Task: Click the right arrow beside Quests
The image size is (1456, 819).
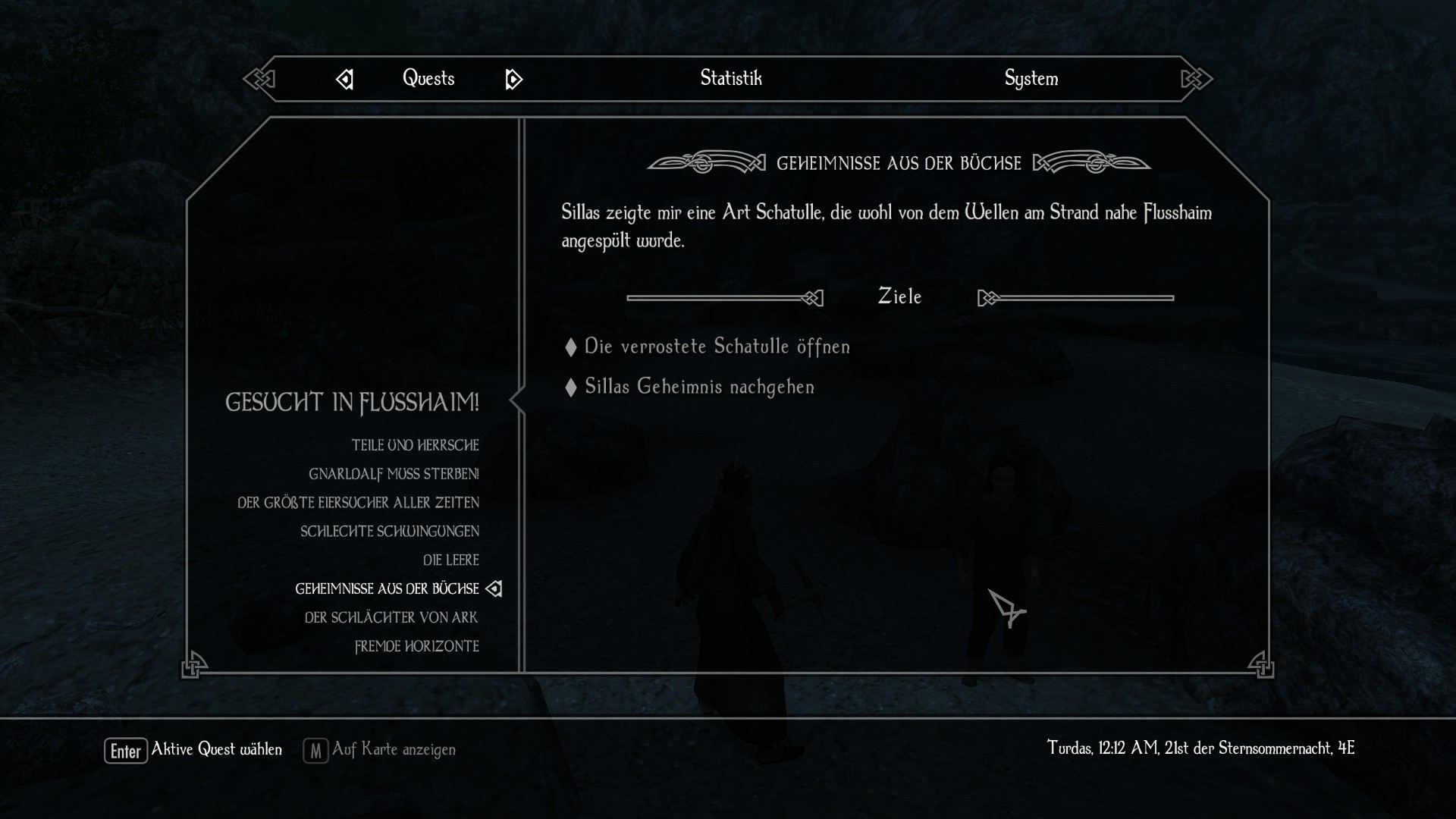Action: click(513, 79)
